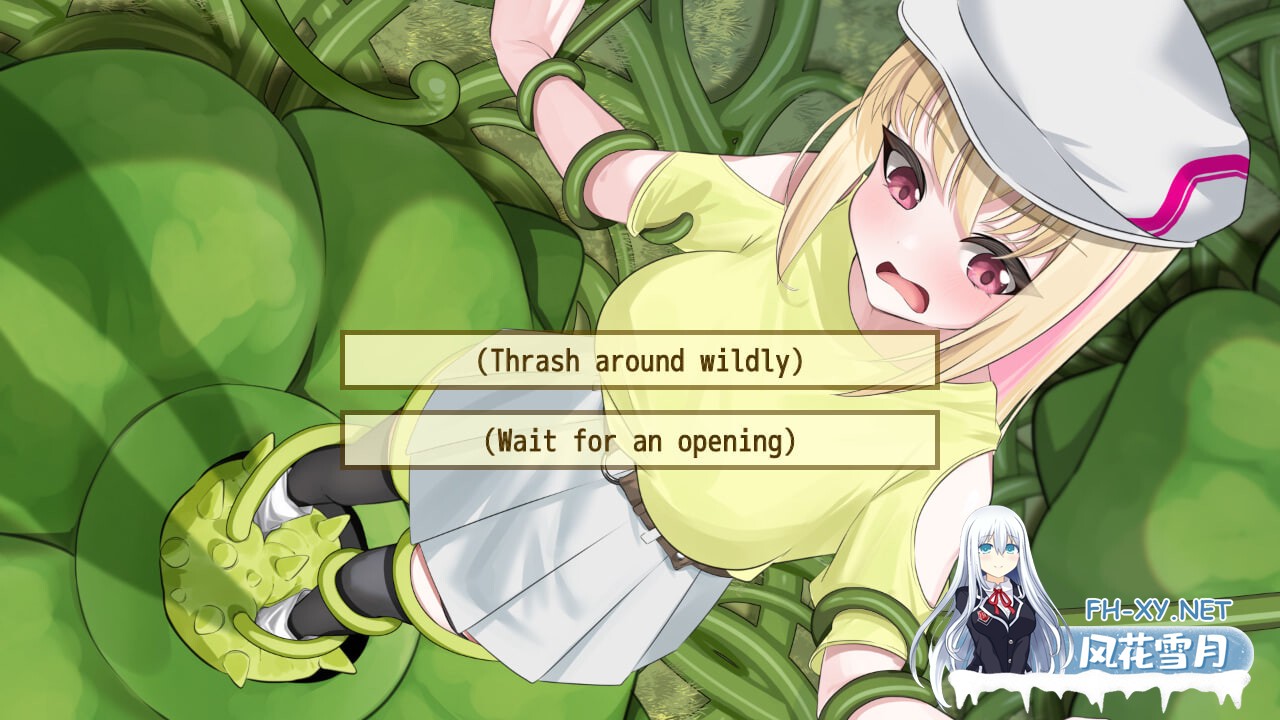Screen dimensions: 1280x720
Task: Select the choice "(Thrash around wildly)"
Action: 640,363
